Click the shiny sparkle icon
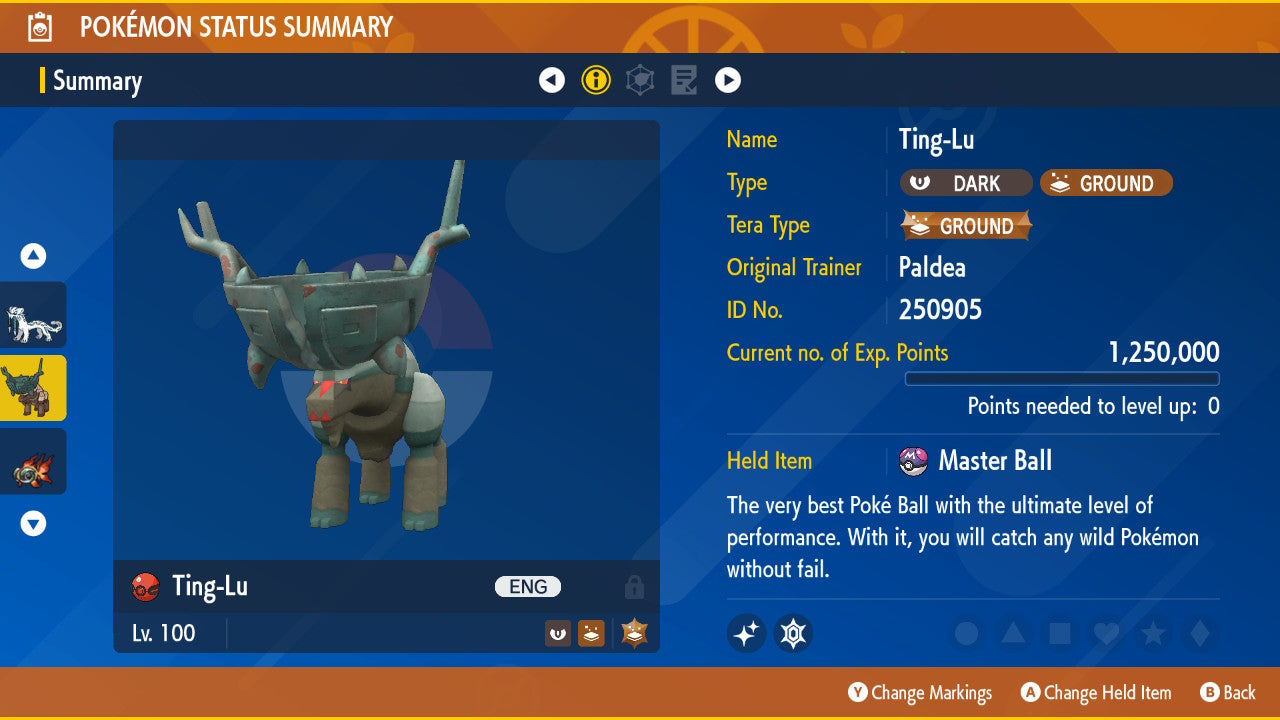The width and height of the screenshot is (1280, 720). (x=746, y=633)
